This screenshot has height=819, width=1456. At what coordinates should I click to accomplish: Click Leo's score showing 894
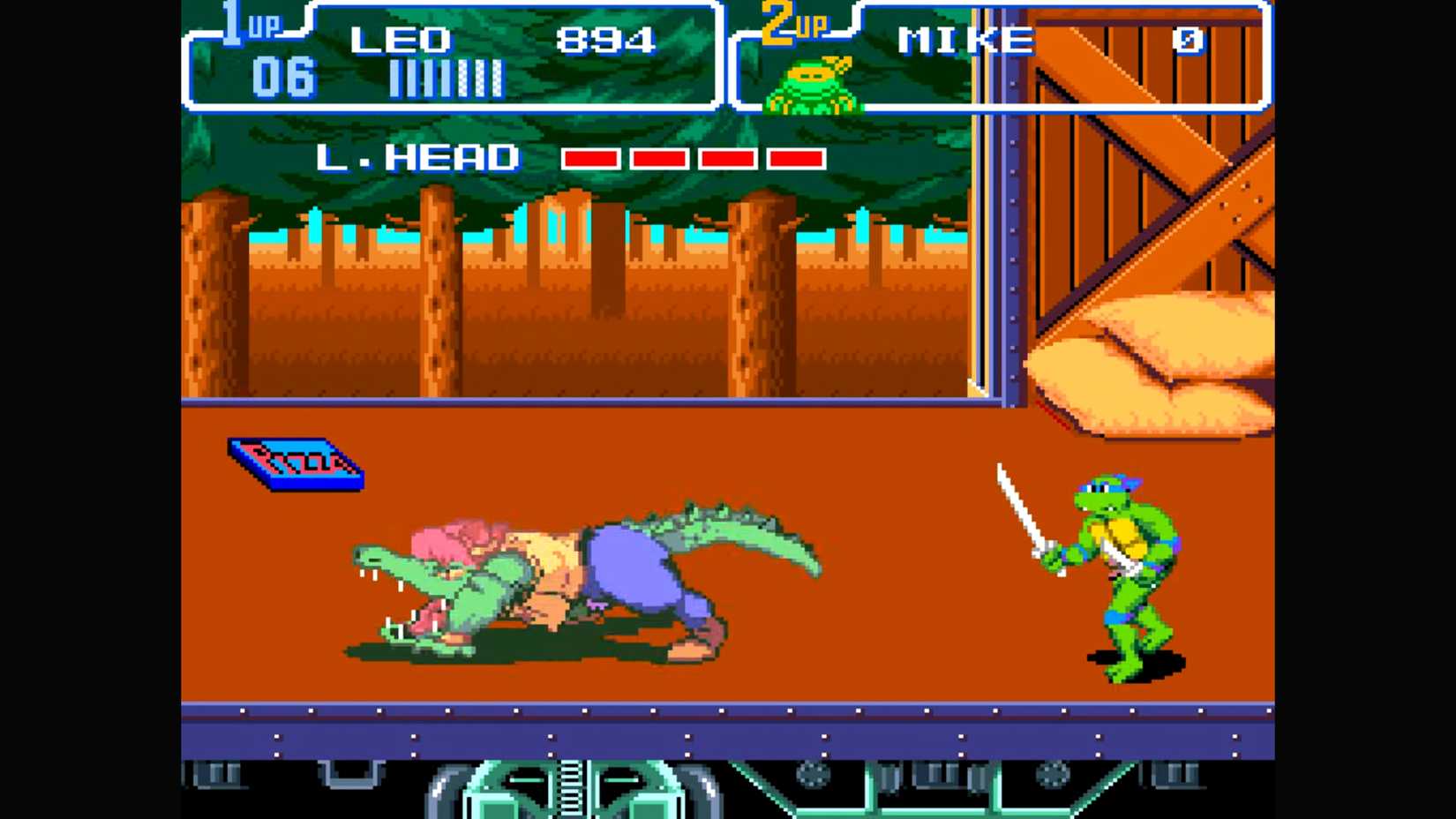(x=609, y=39)
